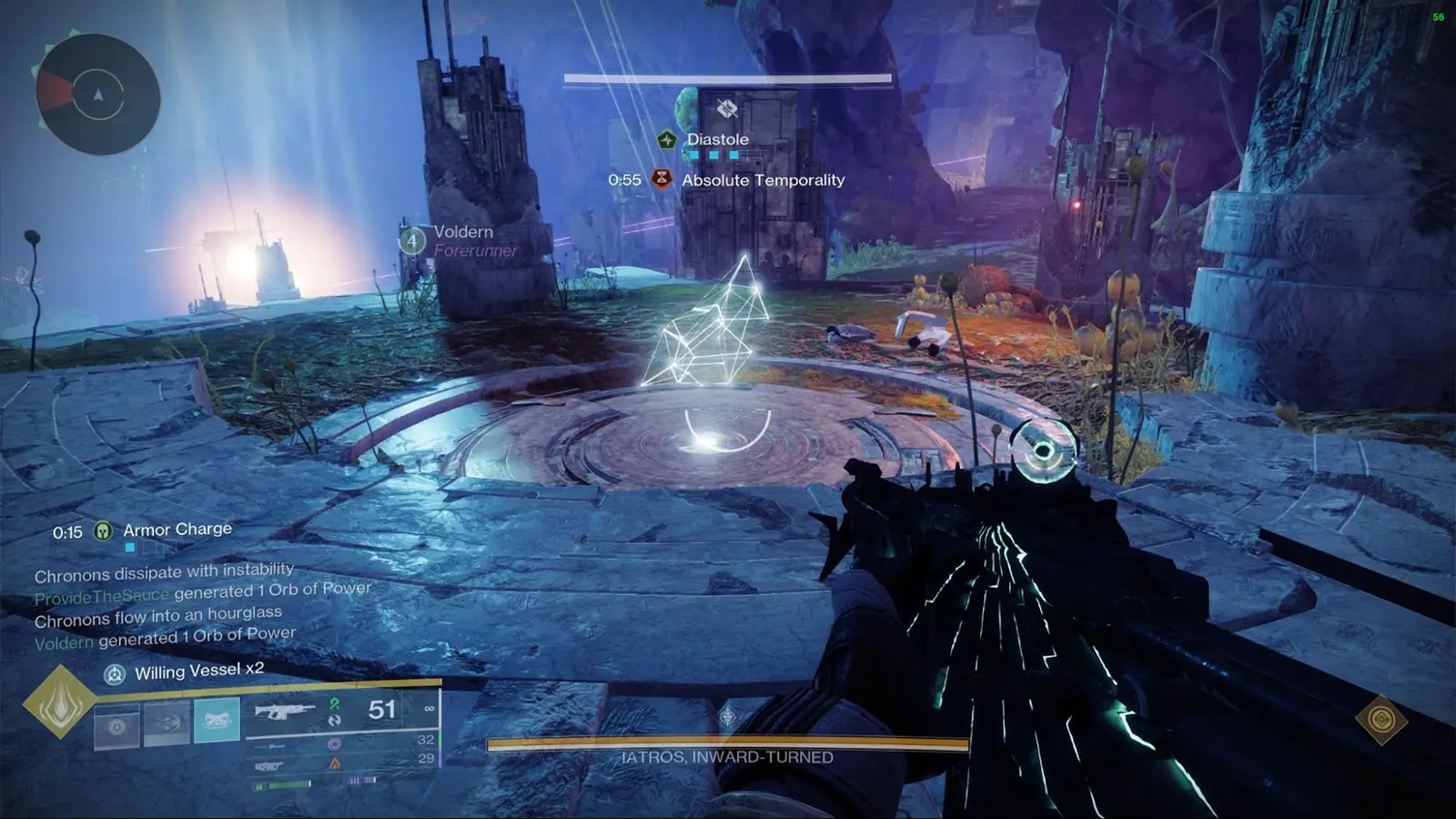The image size is (1456, 819).
Task: Toggle the first blue progress square under Diastole
Action: coord(693,155)
